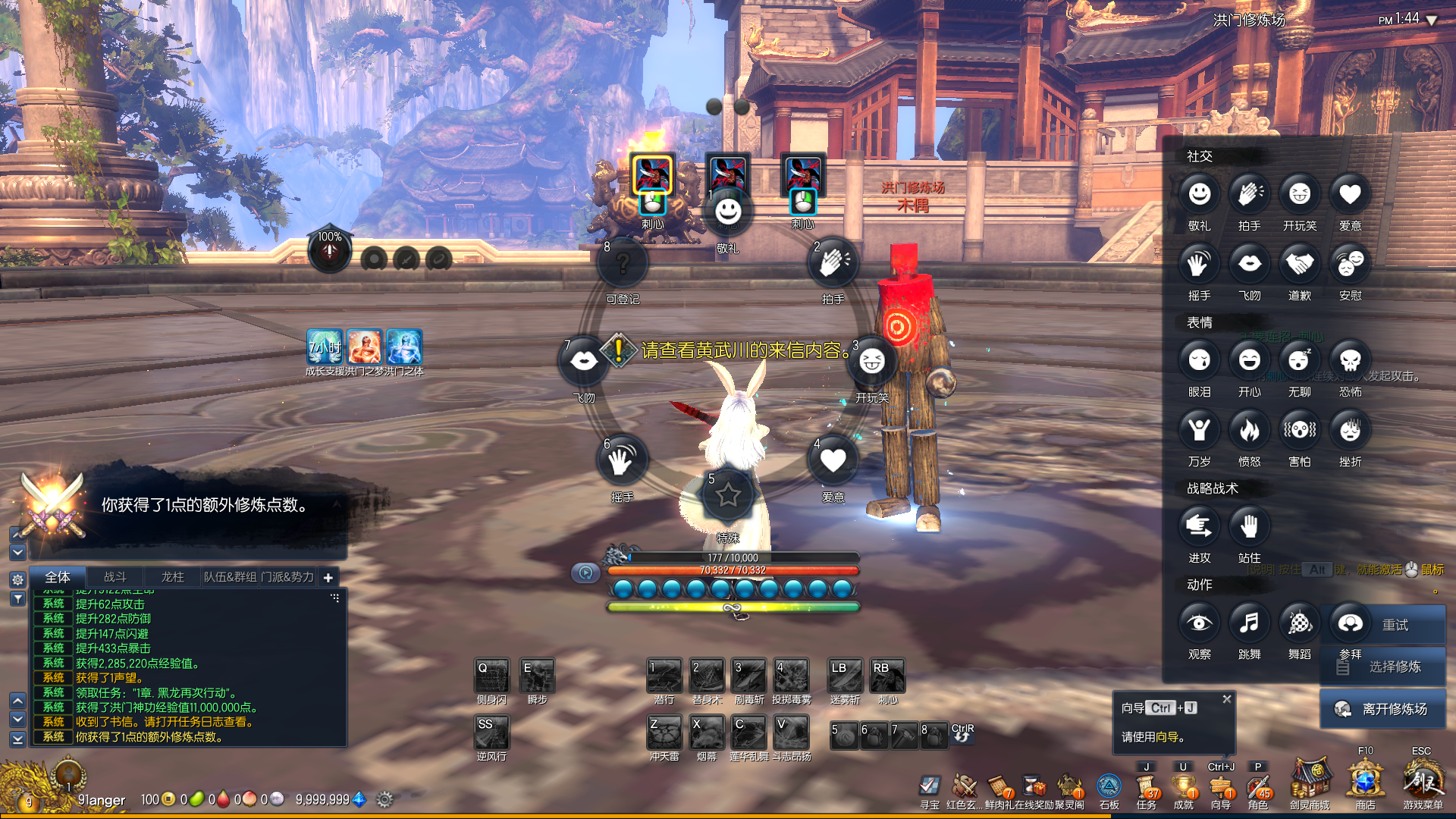Close the 向导 guide tooltip popup
The image size is (1456, 819).
click(1226, 699)
